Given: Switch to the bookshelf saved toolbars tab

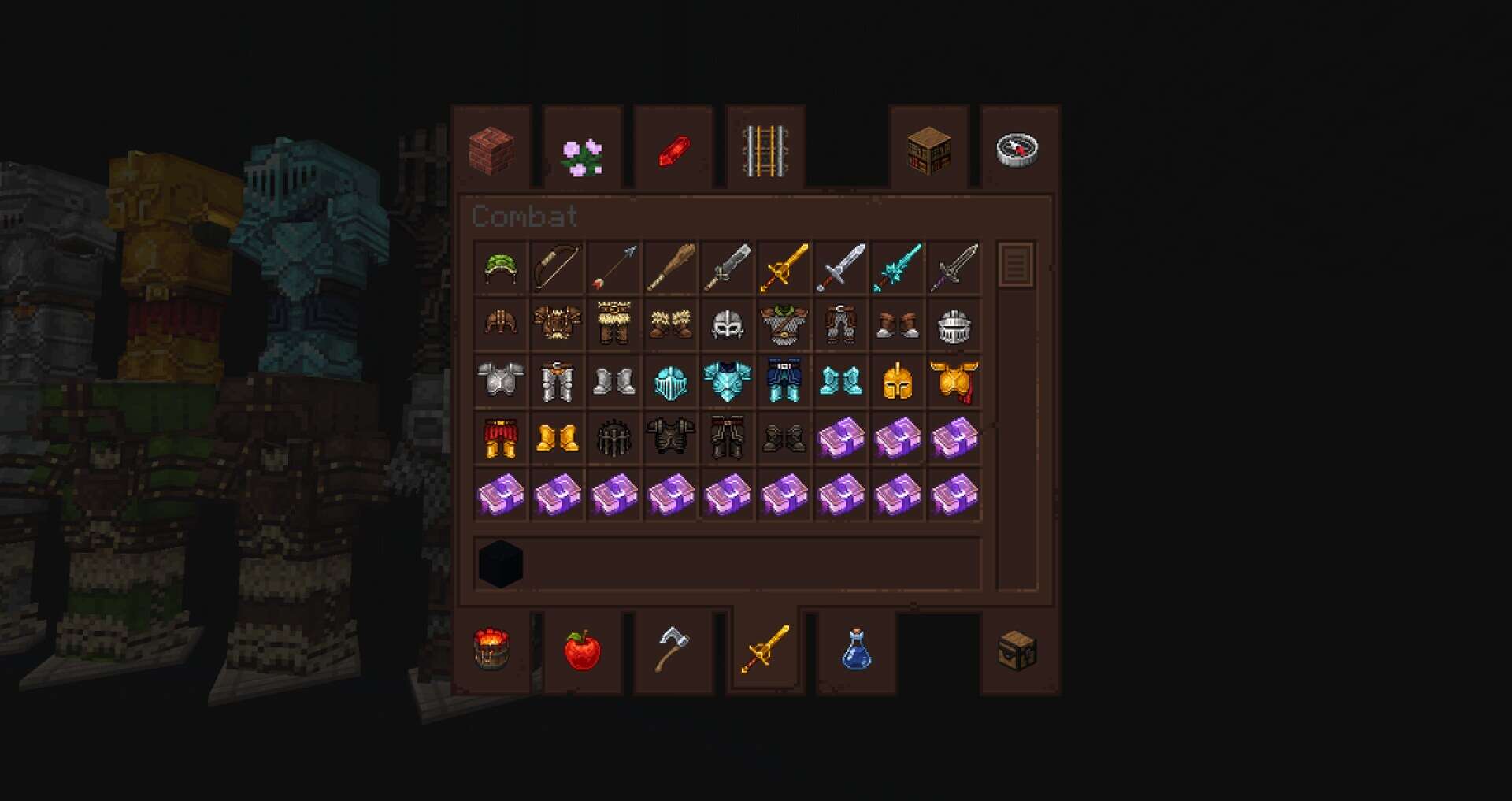Looking at the screenshot, I should [x=928, y=151].
